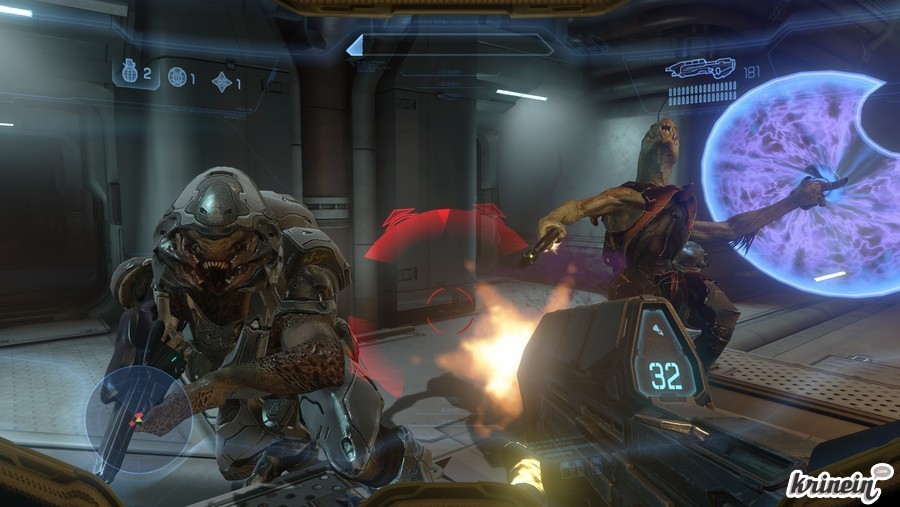
Task: Click the assault rifle weapon icon
Action: tap(701, 69)
